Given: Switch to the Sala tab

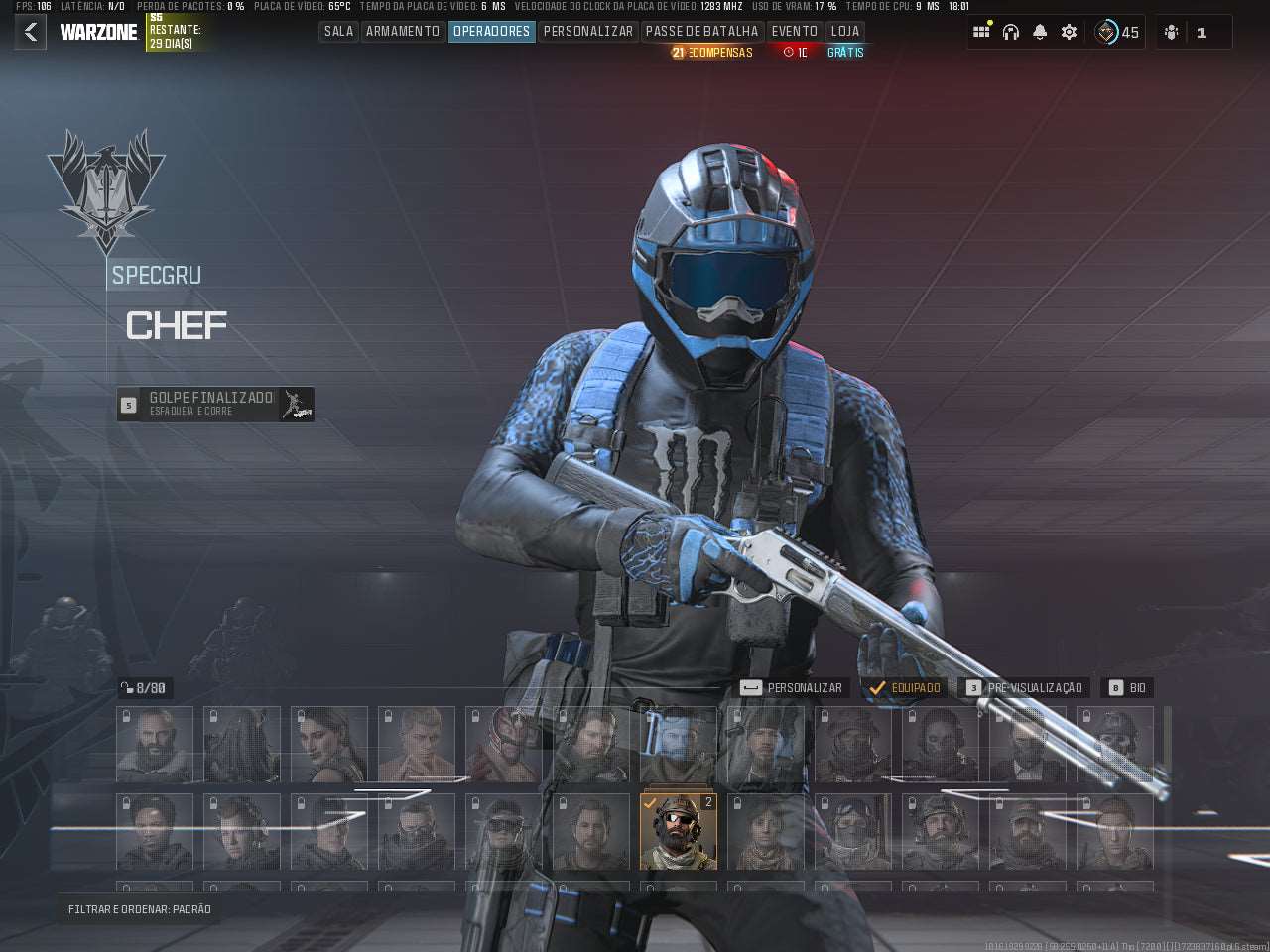Looking at the screenshot, I should coord(338,32).
